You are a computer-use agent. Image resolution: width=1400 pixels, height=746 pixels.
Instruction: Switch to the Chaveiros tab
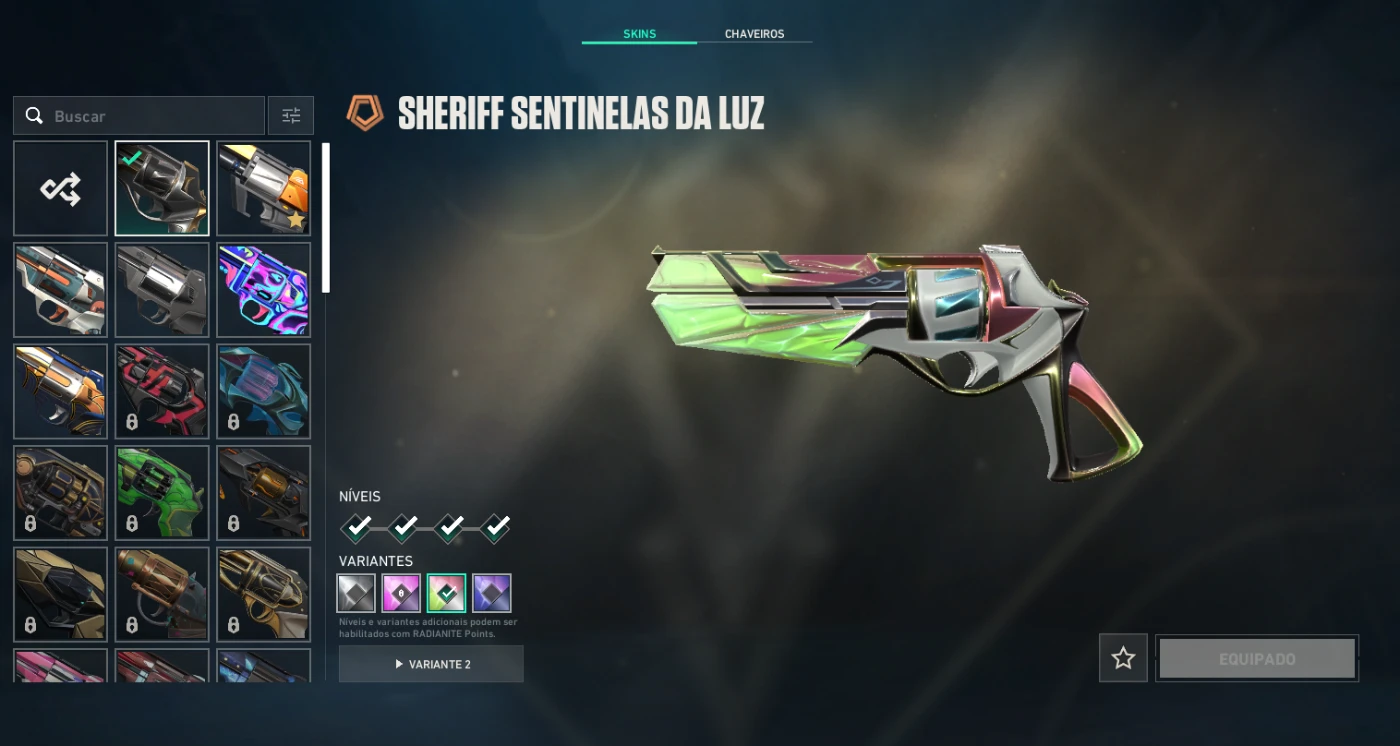click(754, 34)
